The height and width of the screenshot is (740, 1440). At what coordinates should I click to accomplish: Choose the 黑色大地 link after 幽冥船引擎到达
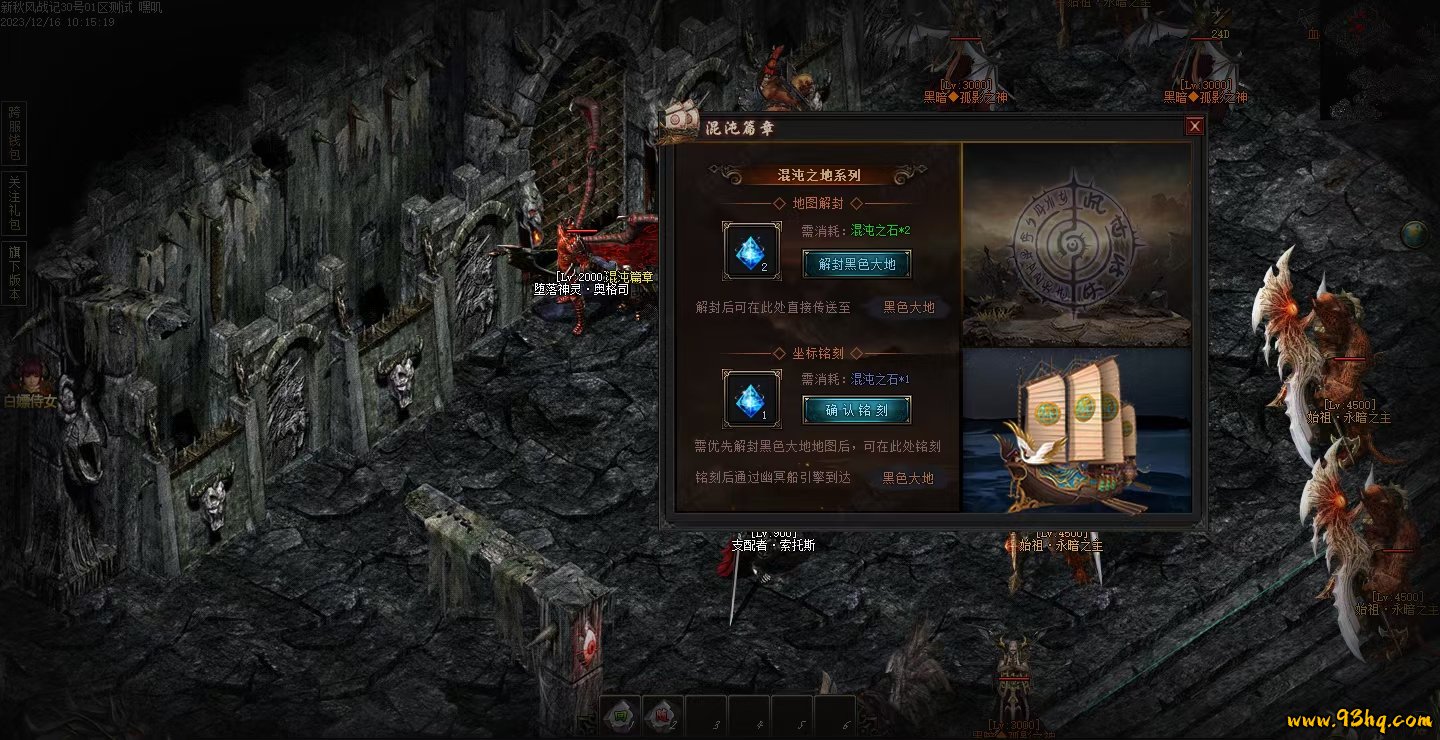[907, 478]
